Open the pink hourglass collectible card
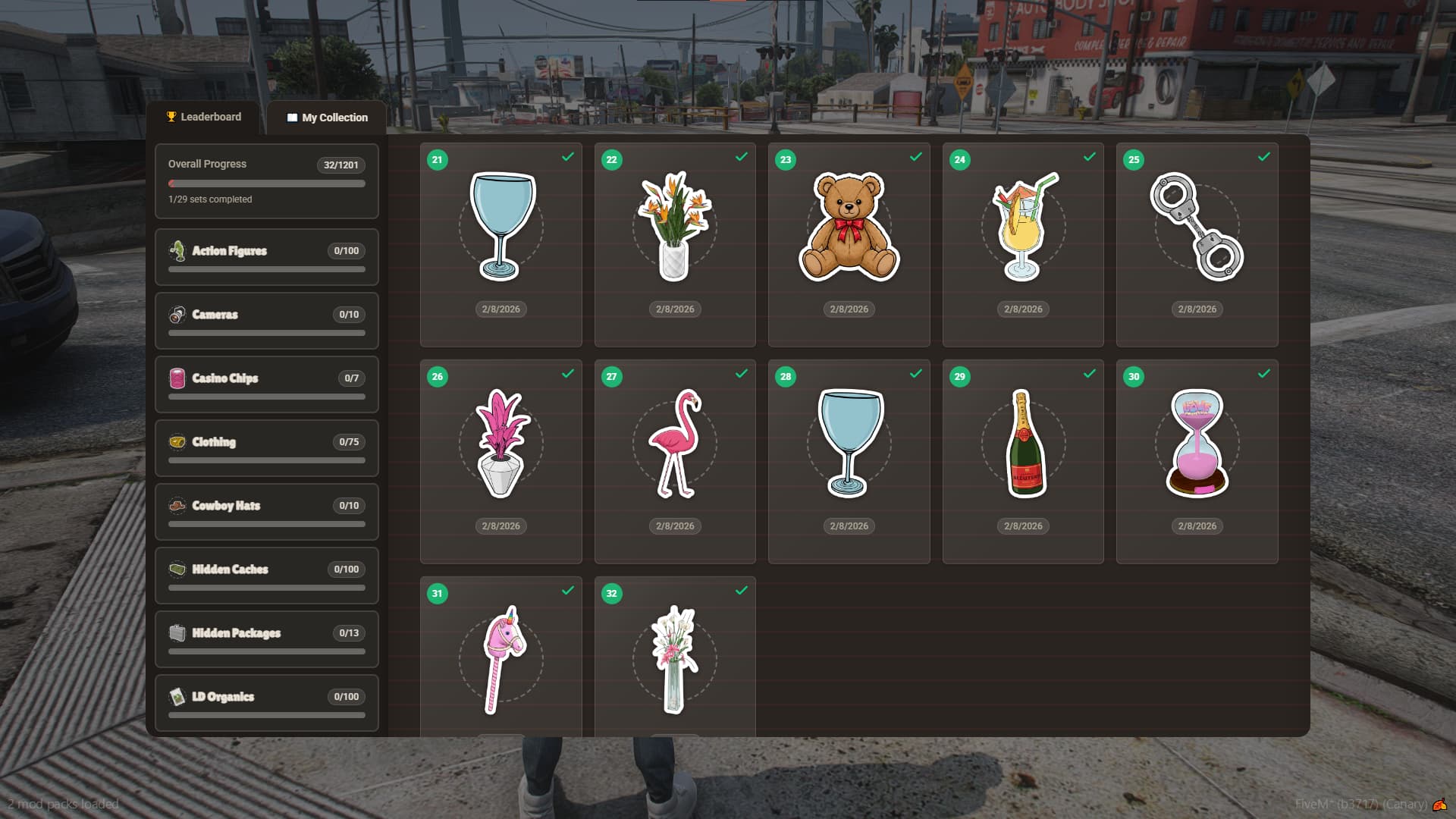 click(x=1197, y=461)
